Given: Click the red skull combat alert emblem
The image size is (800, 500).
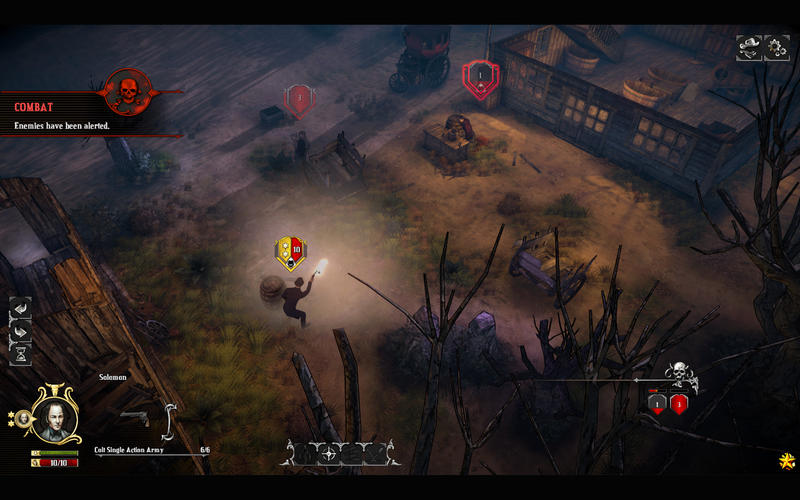Looking at the screenshot, I should pos(127,92).
